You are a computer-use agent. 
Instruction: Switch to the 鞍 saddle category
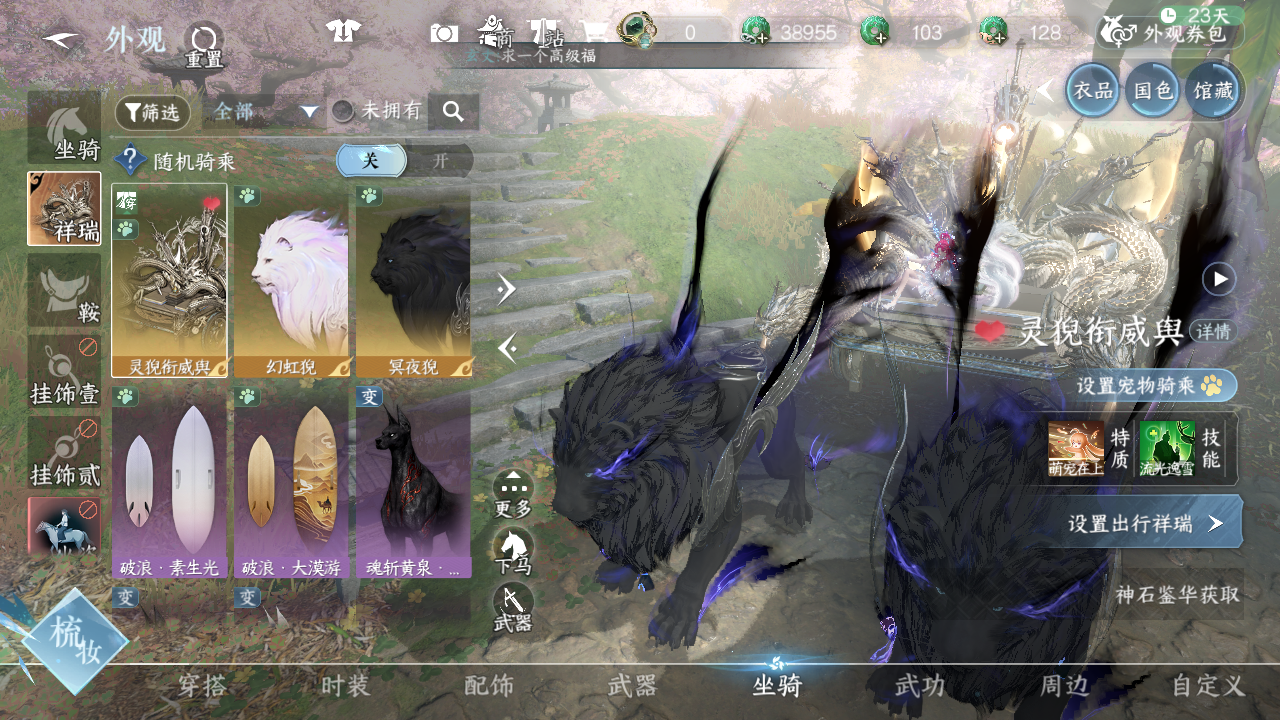pos(65,290)
